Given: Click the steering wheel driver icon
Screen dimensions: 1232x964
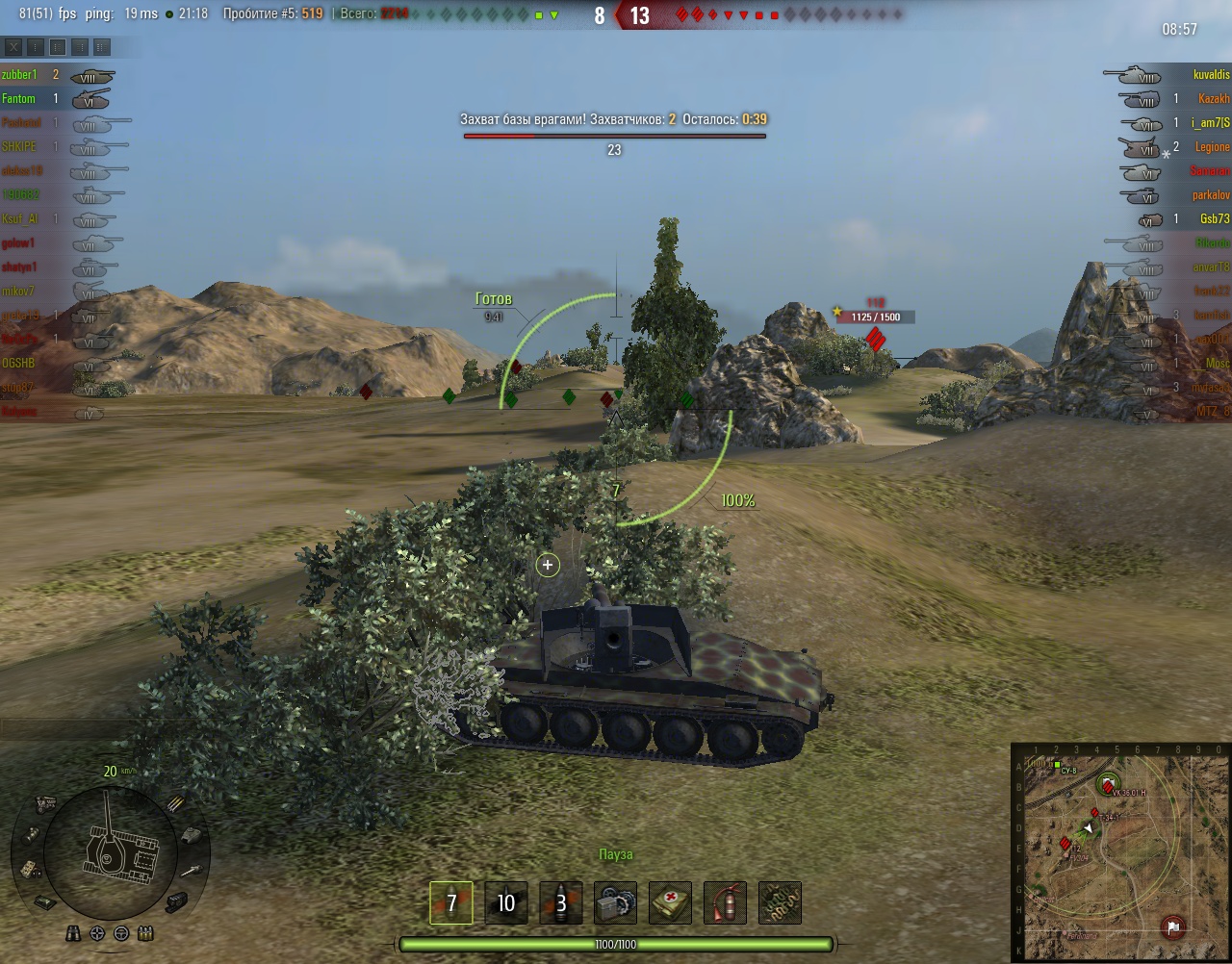Looking at the screenshot, I should tap(121, 933).
